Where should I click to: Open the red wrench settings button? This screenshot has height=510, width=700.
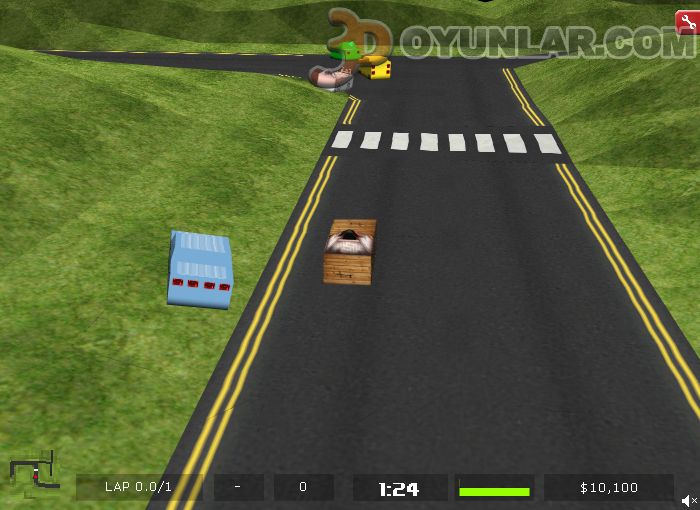(687, 22)
